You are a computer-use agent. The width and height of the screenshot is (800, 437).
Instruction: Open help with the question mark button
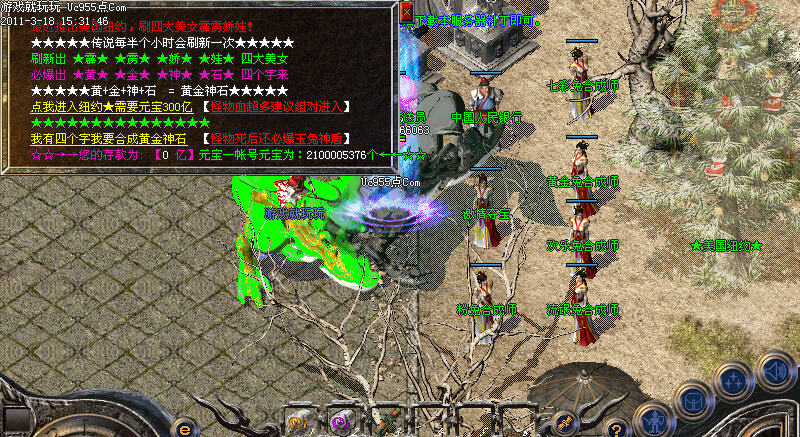(616, 428)
